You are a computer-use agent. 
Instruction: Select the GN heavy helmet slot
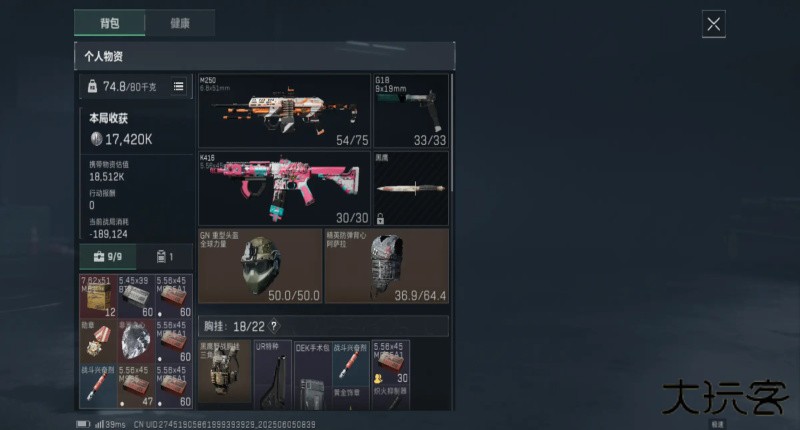click(x=260, y=266)
